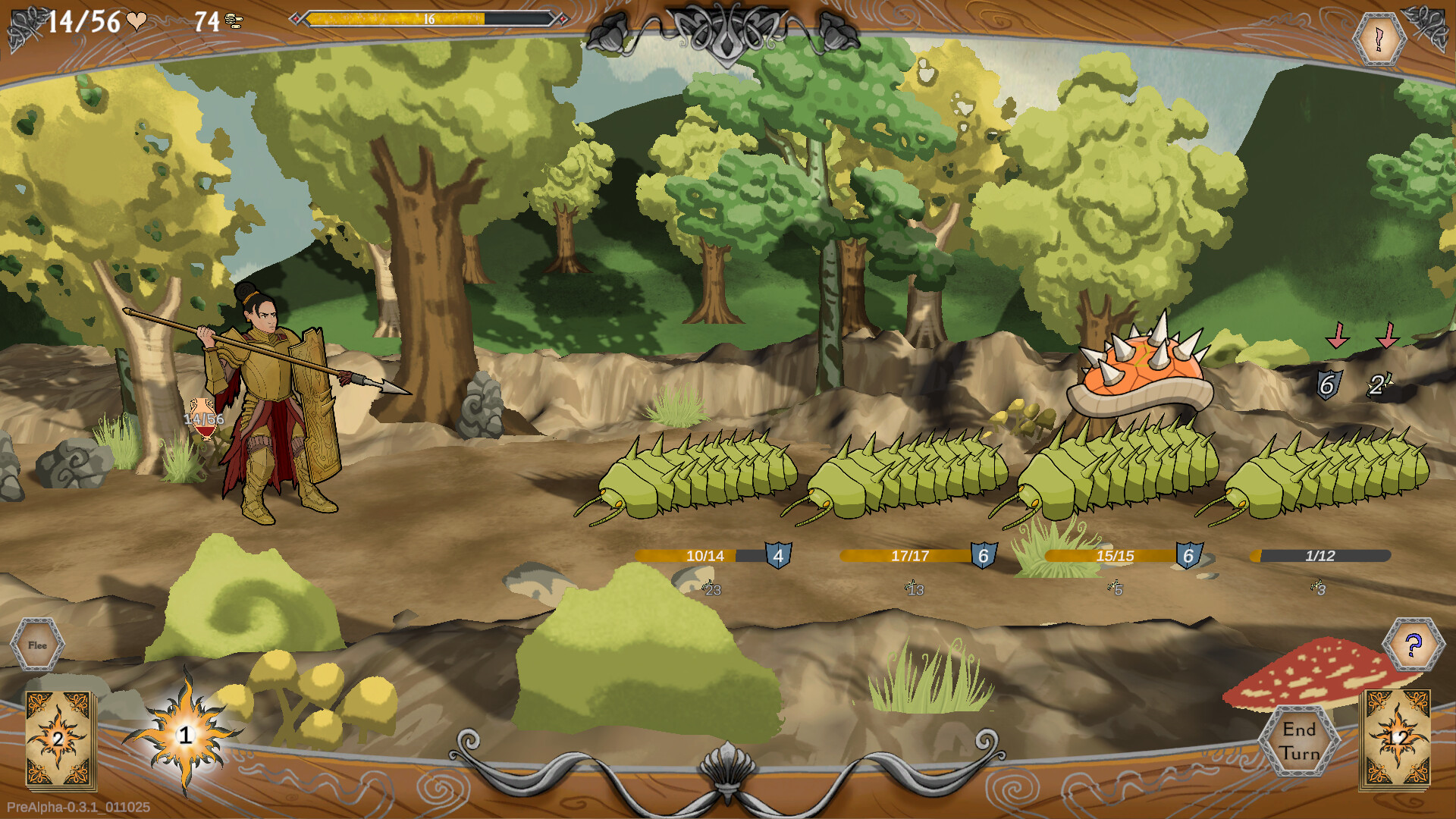The image size is (1456, 819).
Task: View the discard pile showing 12 cards
Action: tap(1397, 738)
